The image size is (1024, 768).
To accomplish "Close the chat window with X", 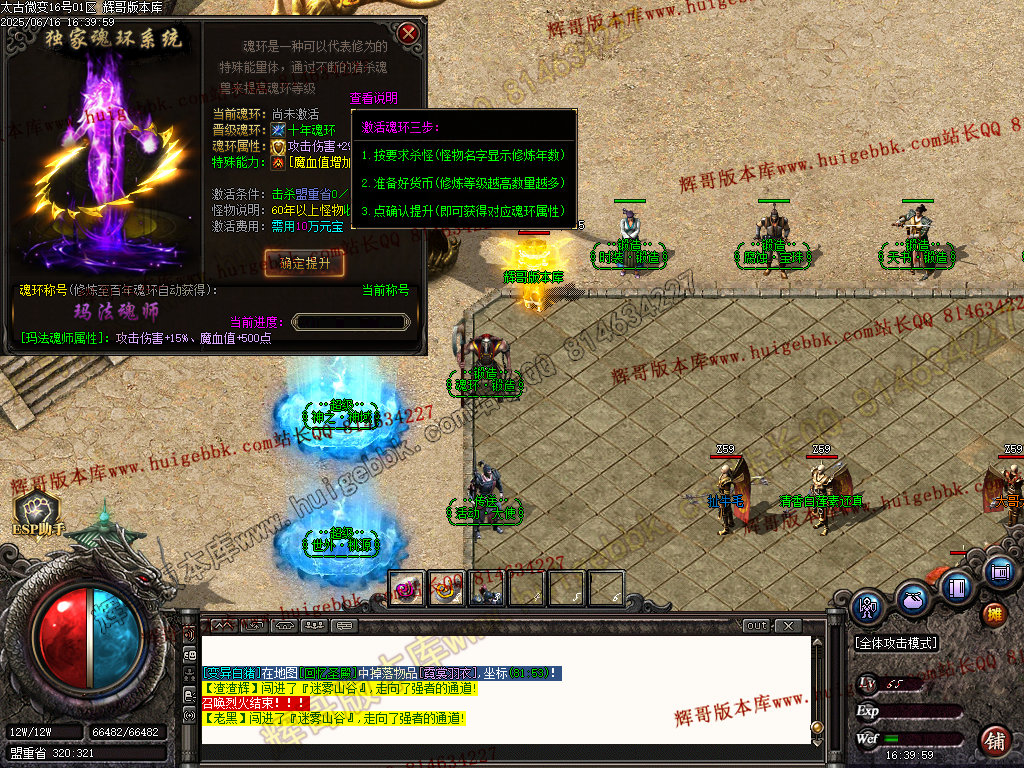I will coord(788,626).
